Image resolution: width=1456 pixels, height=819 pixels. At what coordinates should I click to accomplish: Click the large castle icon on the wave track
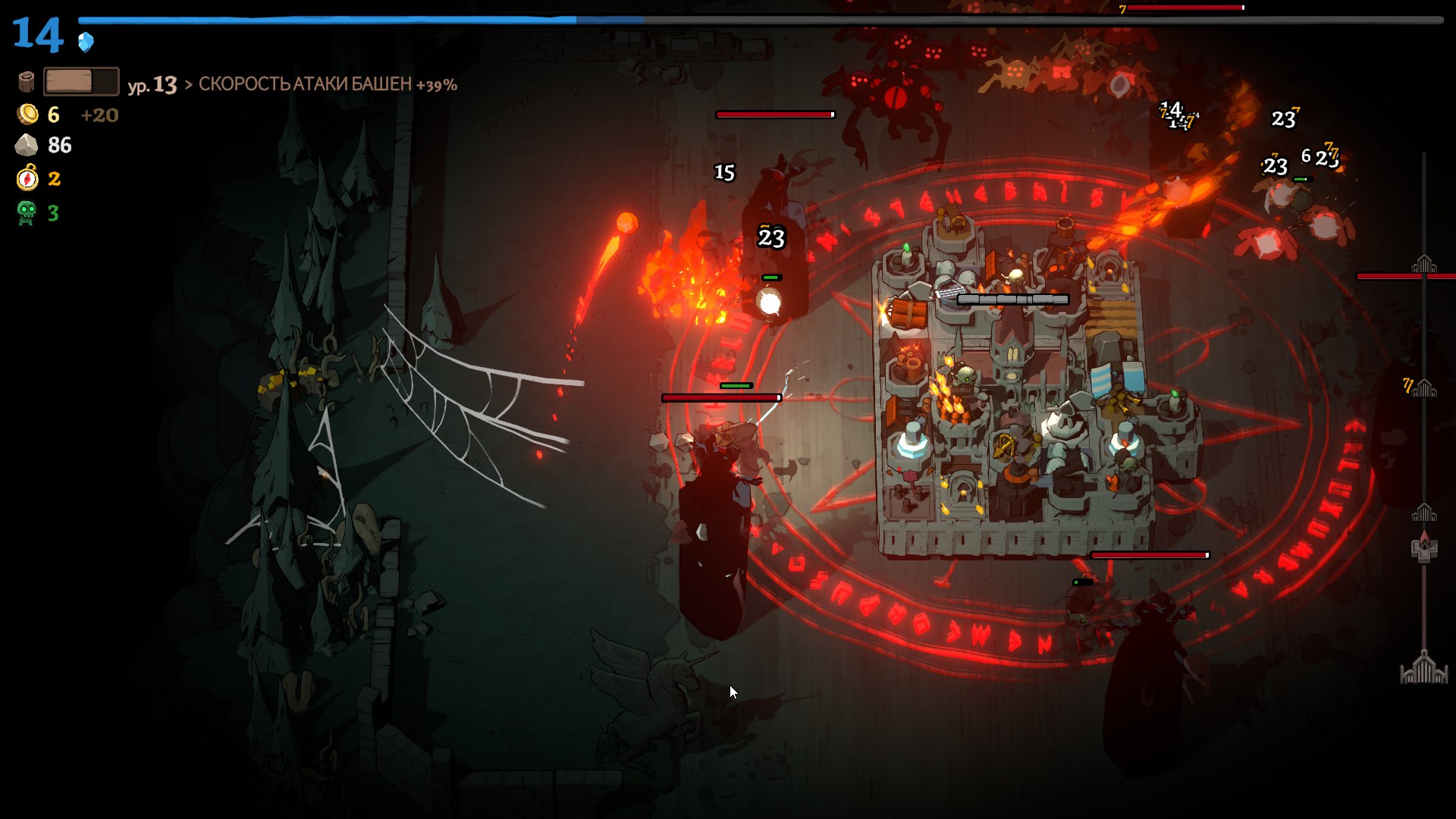(1424, 668)
